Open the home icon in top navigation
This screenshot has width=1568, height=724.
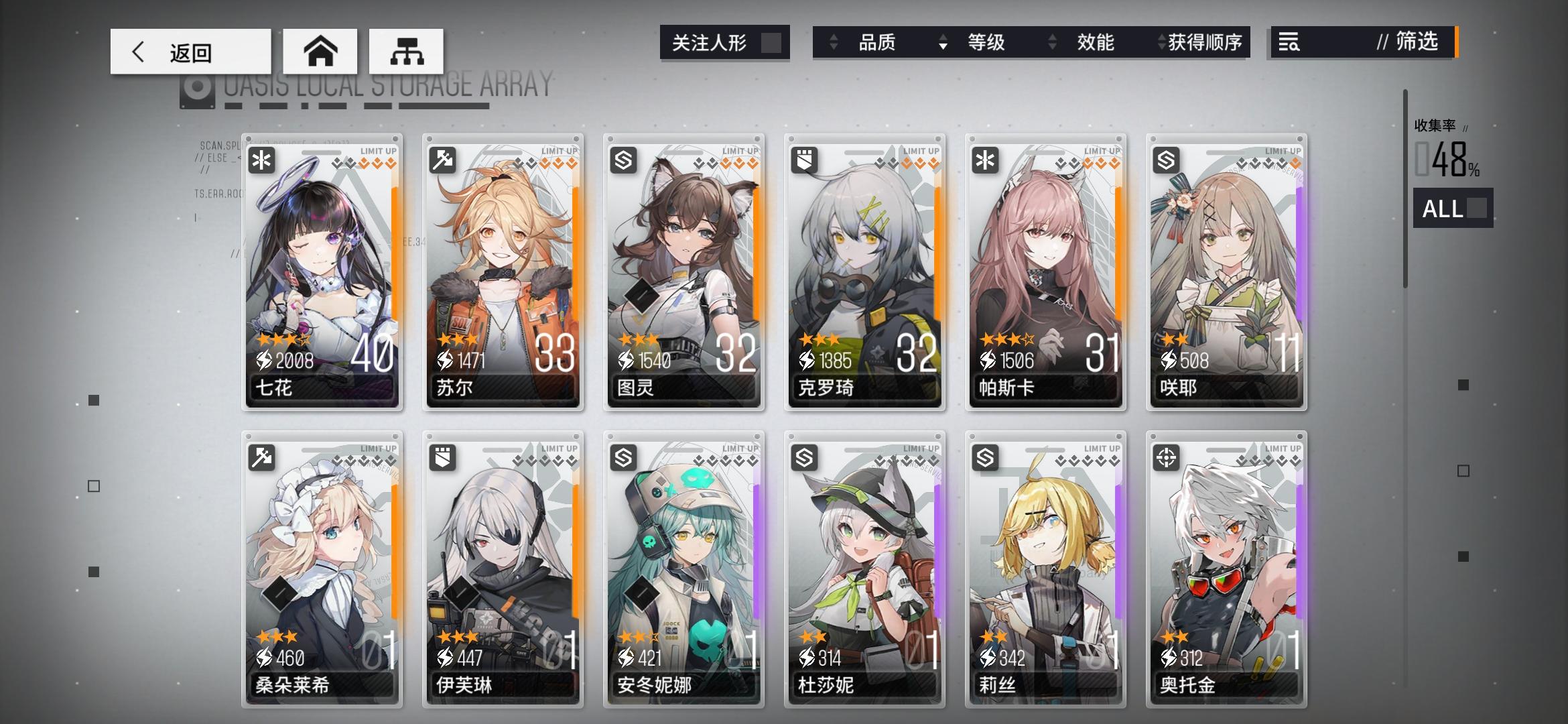(320, 50)
